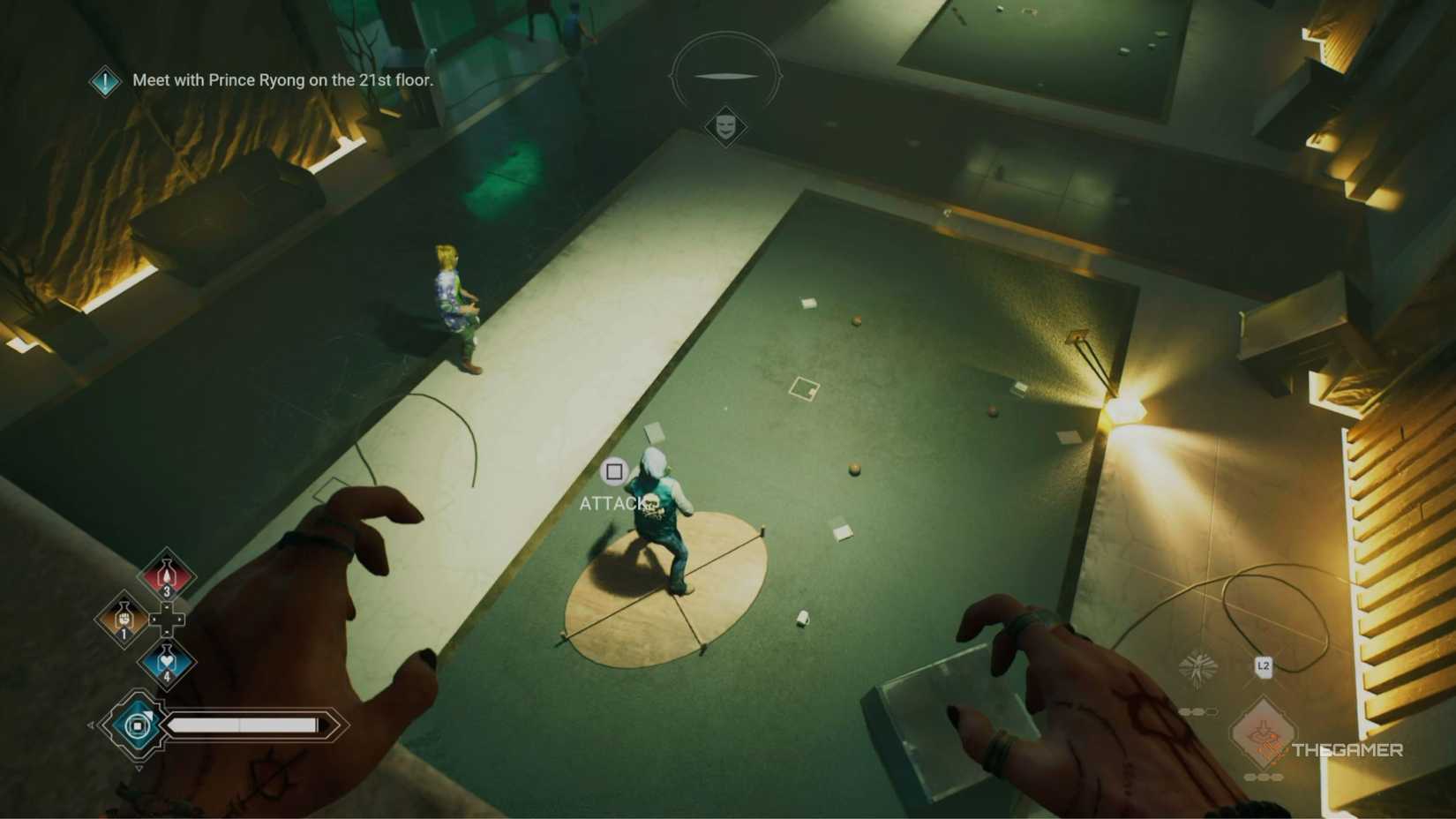Select the orange fist potion consumable

click(124, 619)
